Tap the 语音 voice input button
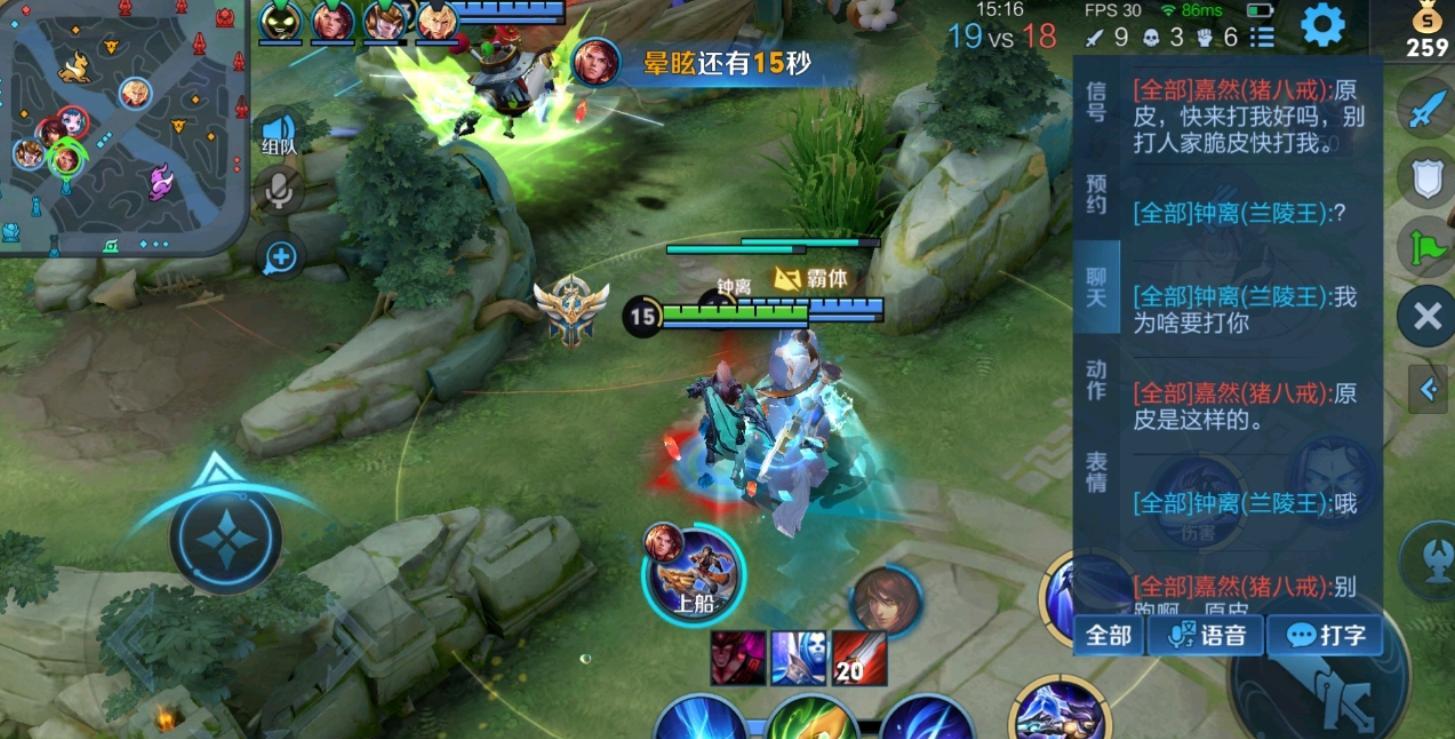This screenshot has height=739, width=1455. [x=1207, y=635]
